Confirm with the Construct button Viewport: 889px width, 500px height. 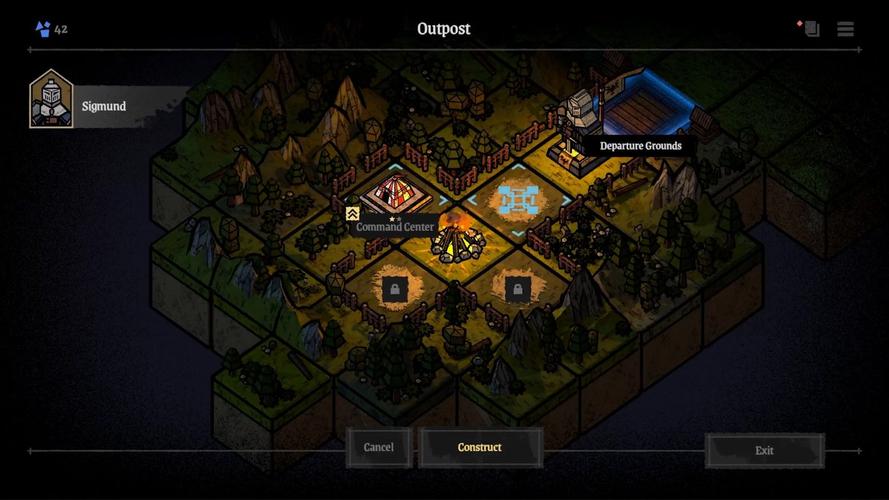point(480,448)
